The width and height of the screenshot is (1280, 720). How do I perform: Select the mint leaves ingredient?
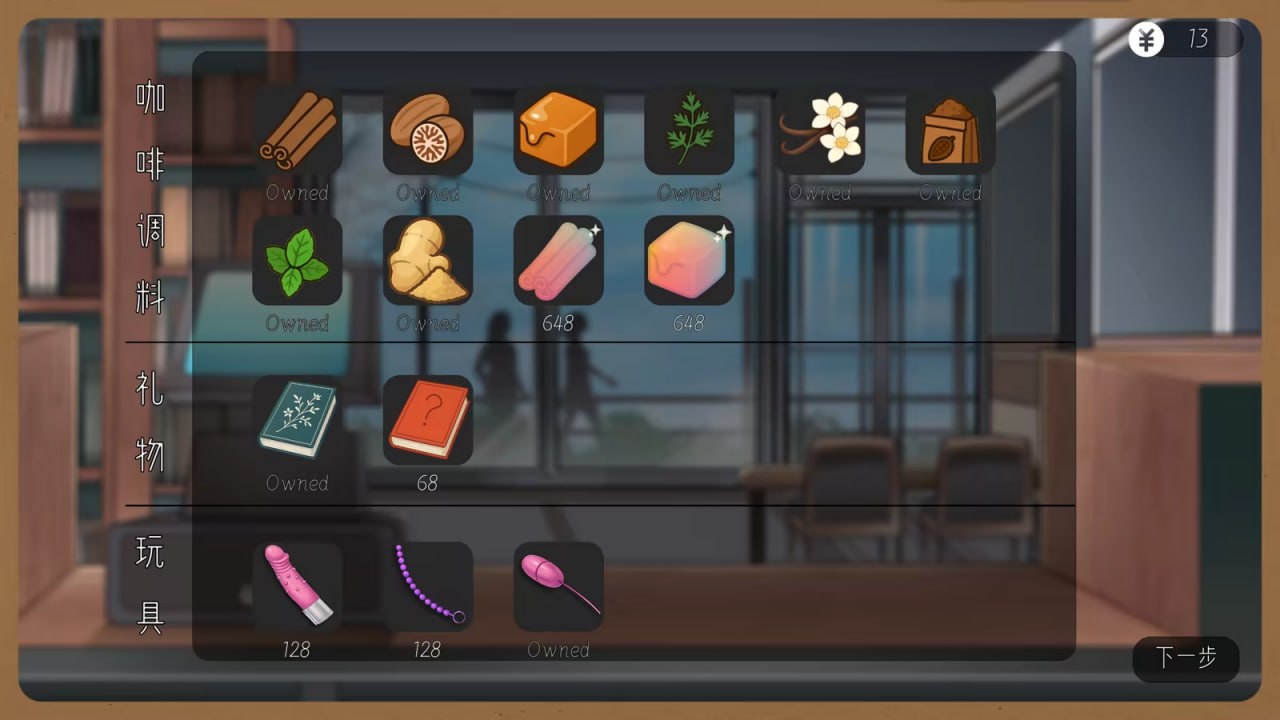point(297,260)
